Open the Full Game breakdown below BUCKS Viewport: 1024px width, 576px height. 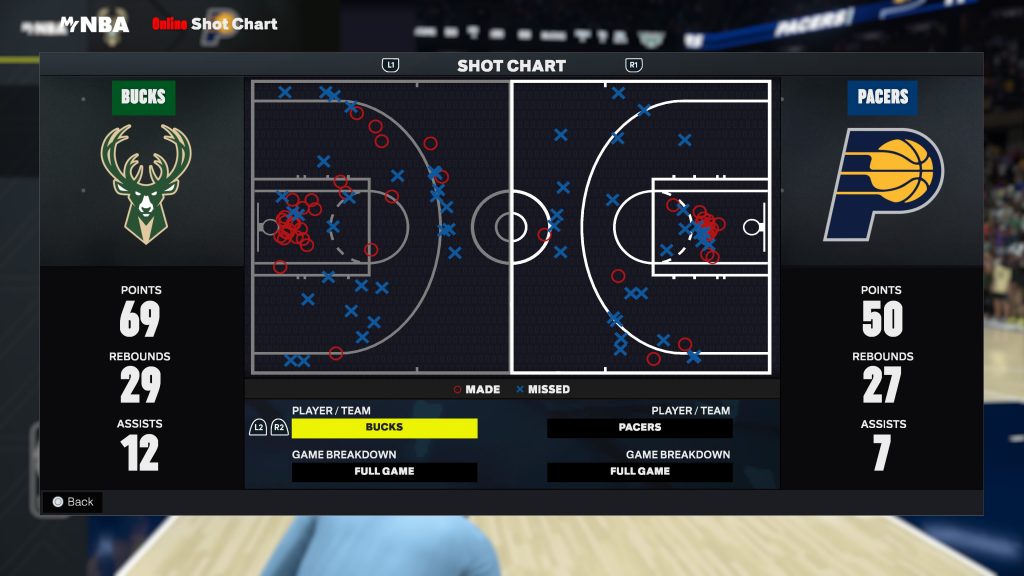(x=384, y=472)
